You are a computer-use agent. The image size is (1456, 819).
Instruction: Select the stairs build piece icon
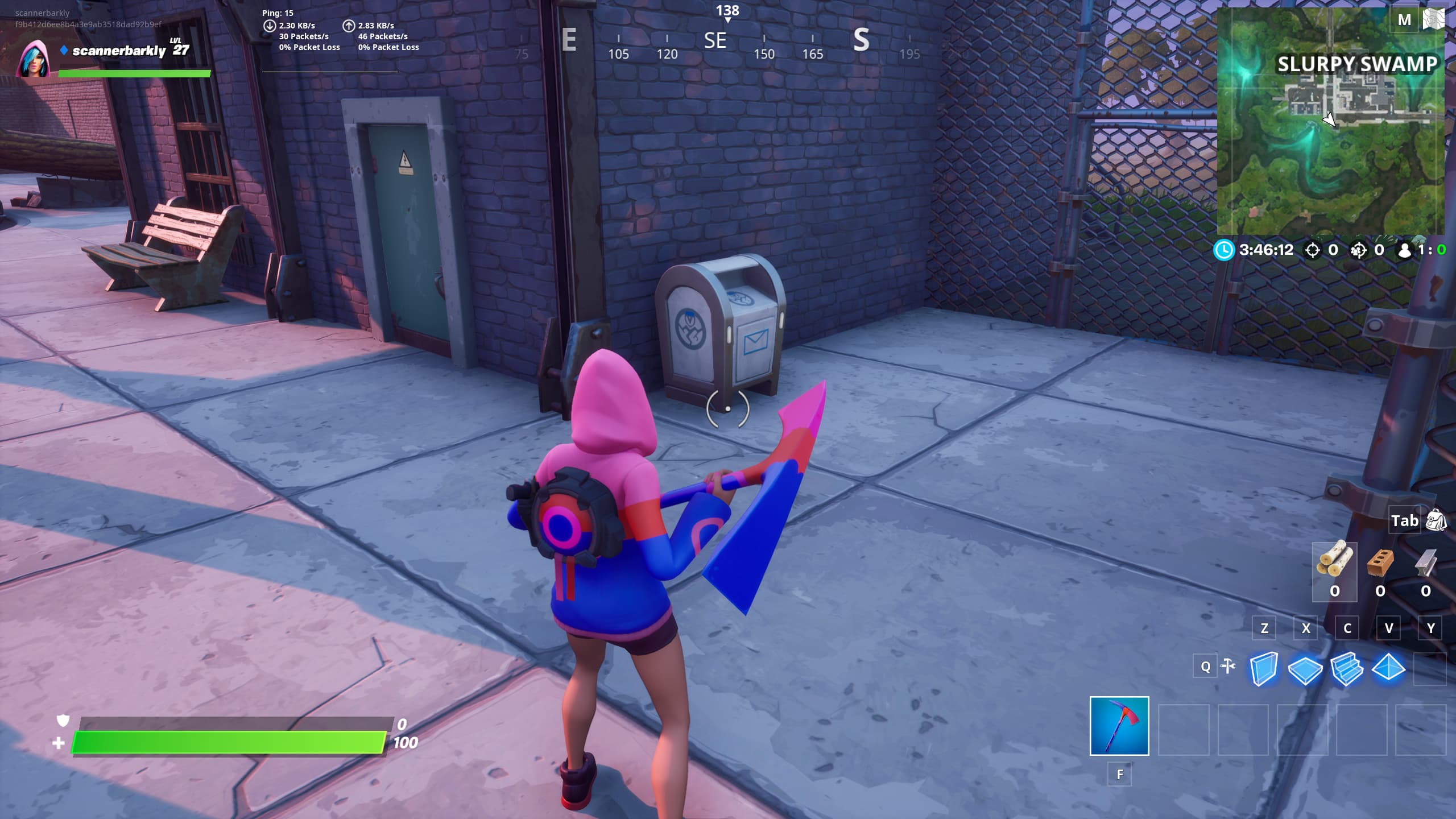click(x=1347, y=670)
